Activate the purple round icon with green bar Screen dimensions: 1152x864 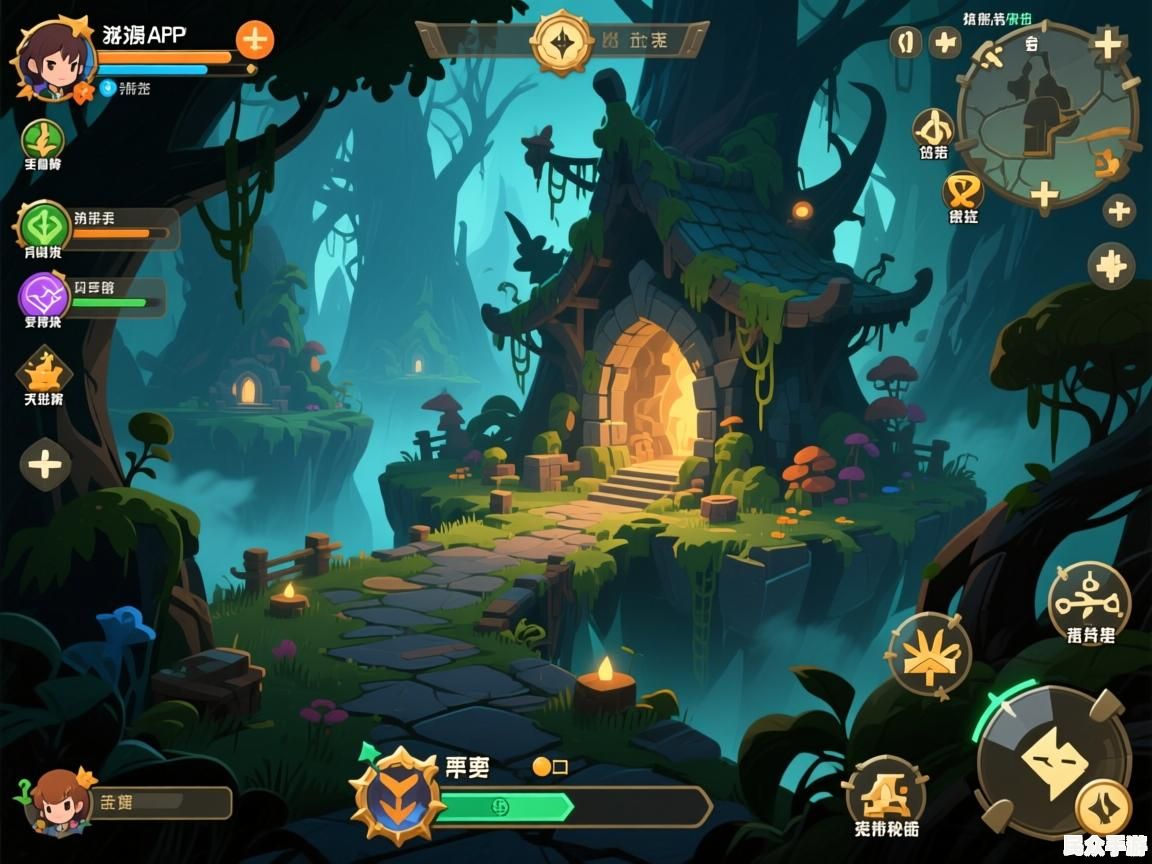[43, 296]
